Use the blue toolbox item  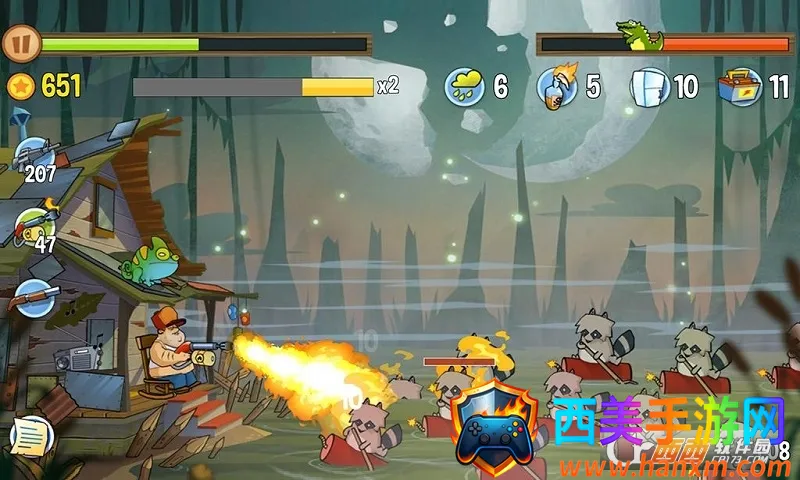pyautogui.click(x=740, y=86)
